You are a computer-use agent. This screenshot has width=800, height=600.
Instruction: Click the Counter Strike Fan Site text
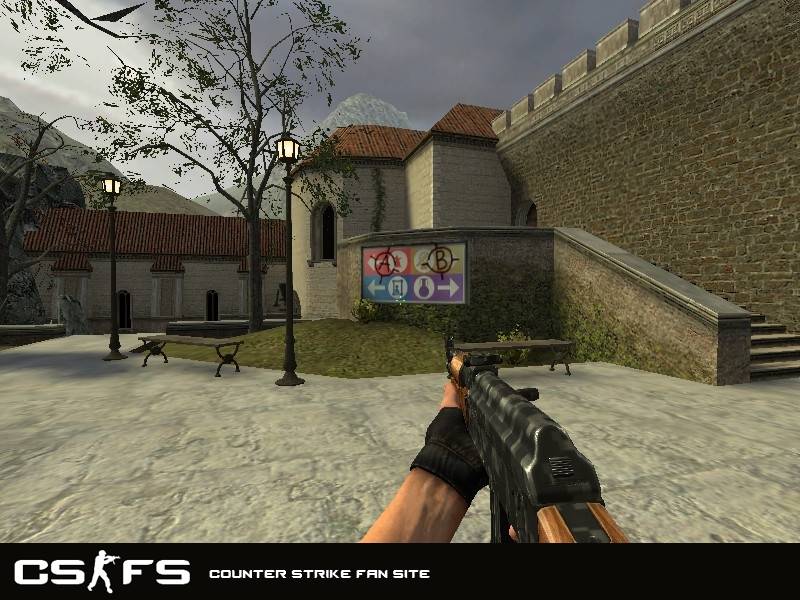pyautogui.click(x=319, y=574)
